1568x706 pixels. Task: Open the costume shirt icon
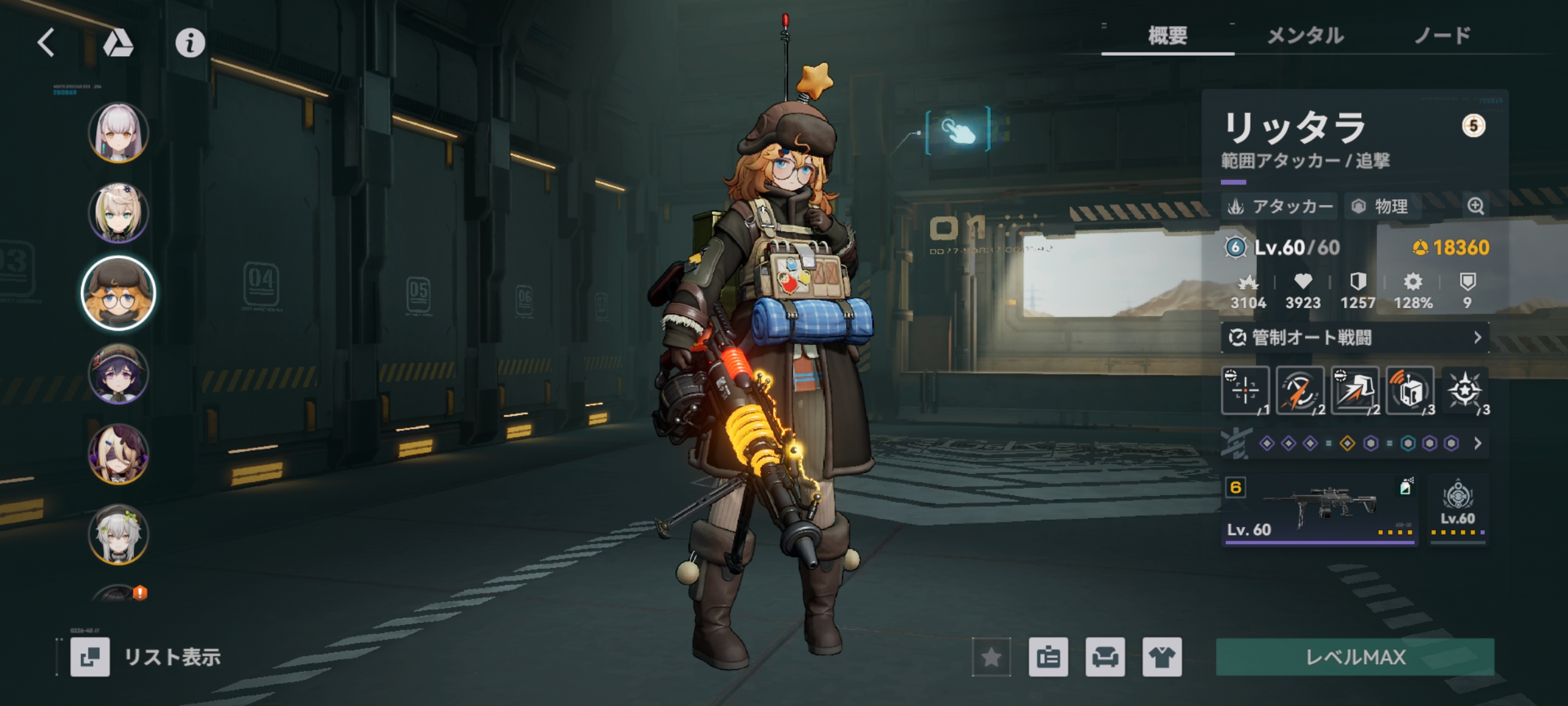pyautogui.click(x=1161, y=657)
